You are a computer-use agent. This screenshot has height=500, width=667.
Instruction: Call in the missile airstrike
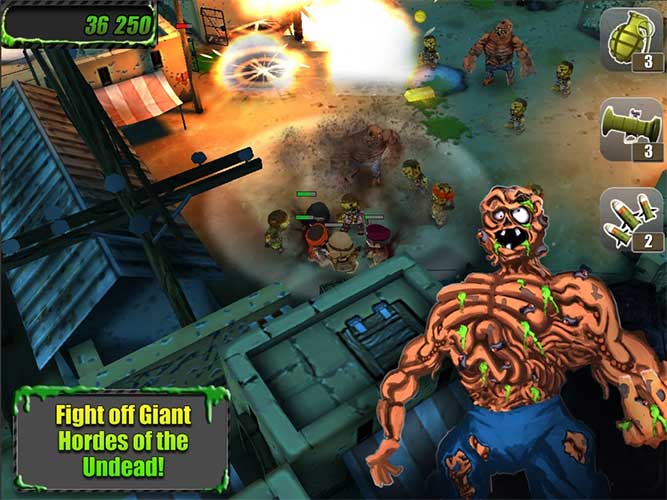coord(631,220)
